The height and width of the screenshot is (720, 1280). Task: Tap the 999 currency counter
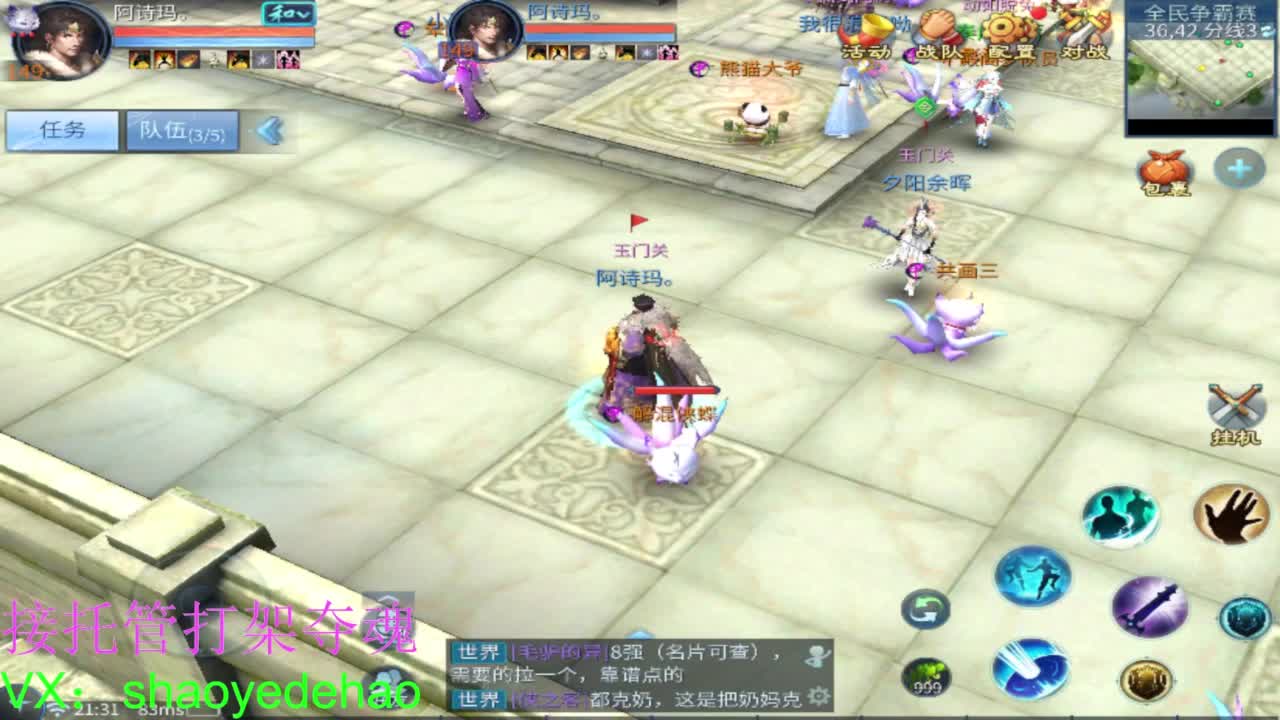[927, 677]
